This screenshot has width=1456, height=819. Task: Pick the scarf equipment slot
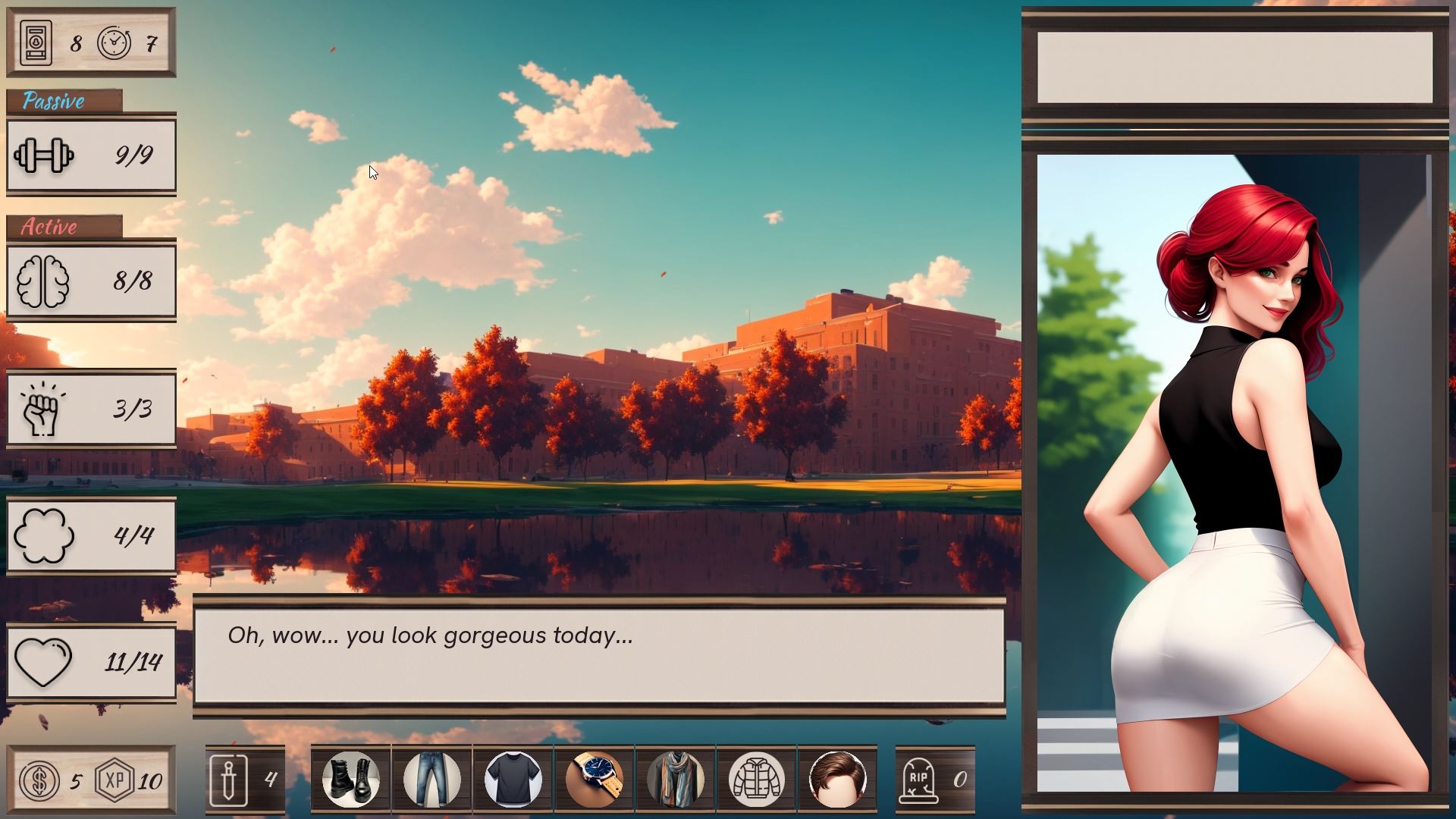tap(676, 779)
